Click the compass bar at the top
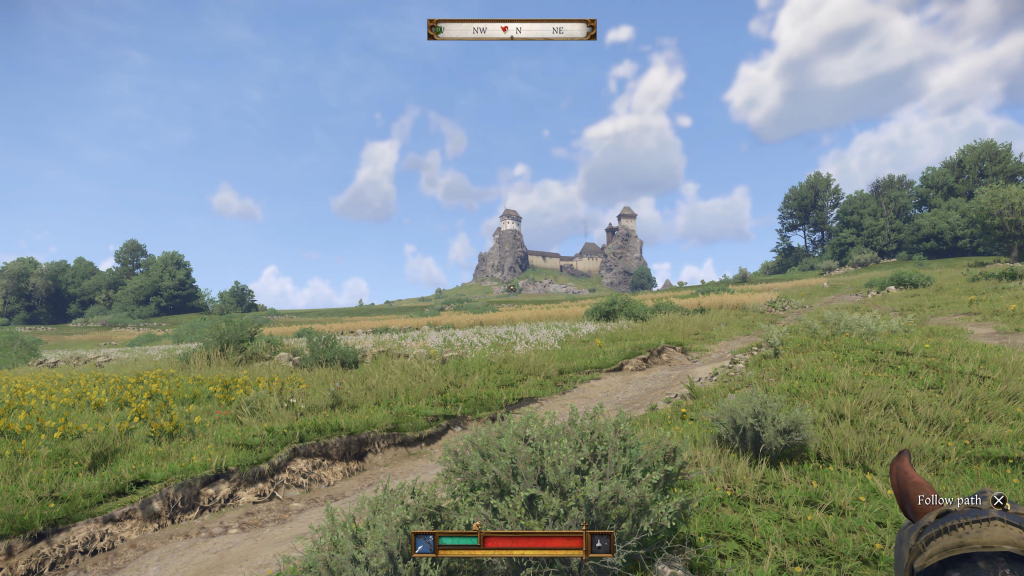Image resolution: width=1024 pixels, height=576 pixels. click(512, 30)
